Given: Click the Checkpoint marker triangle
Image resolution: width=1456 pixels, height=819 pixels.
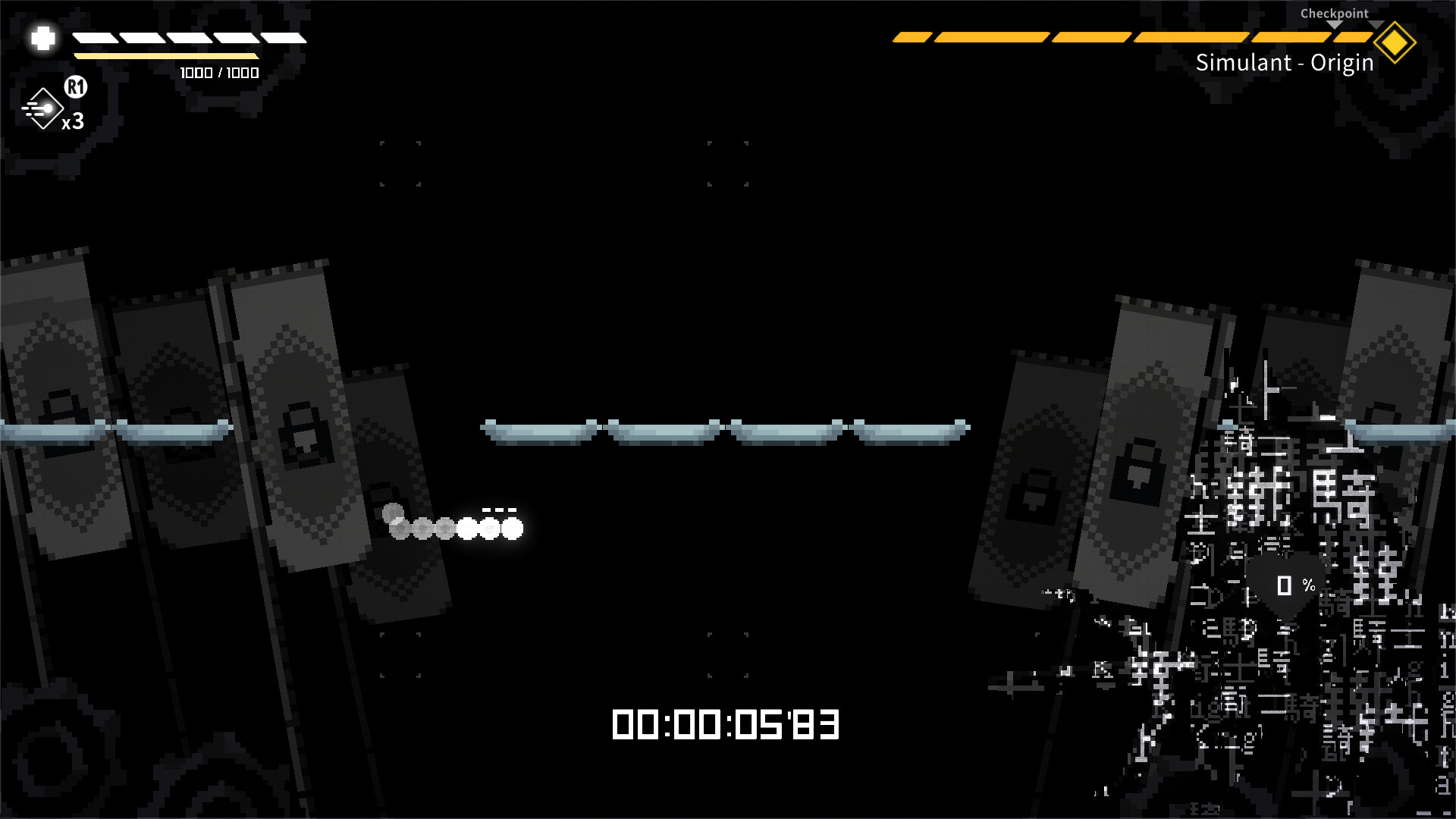Looking at the screenshot, I should coord(1334,24).
